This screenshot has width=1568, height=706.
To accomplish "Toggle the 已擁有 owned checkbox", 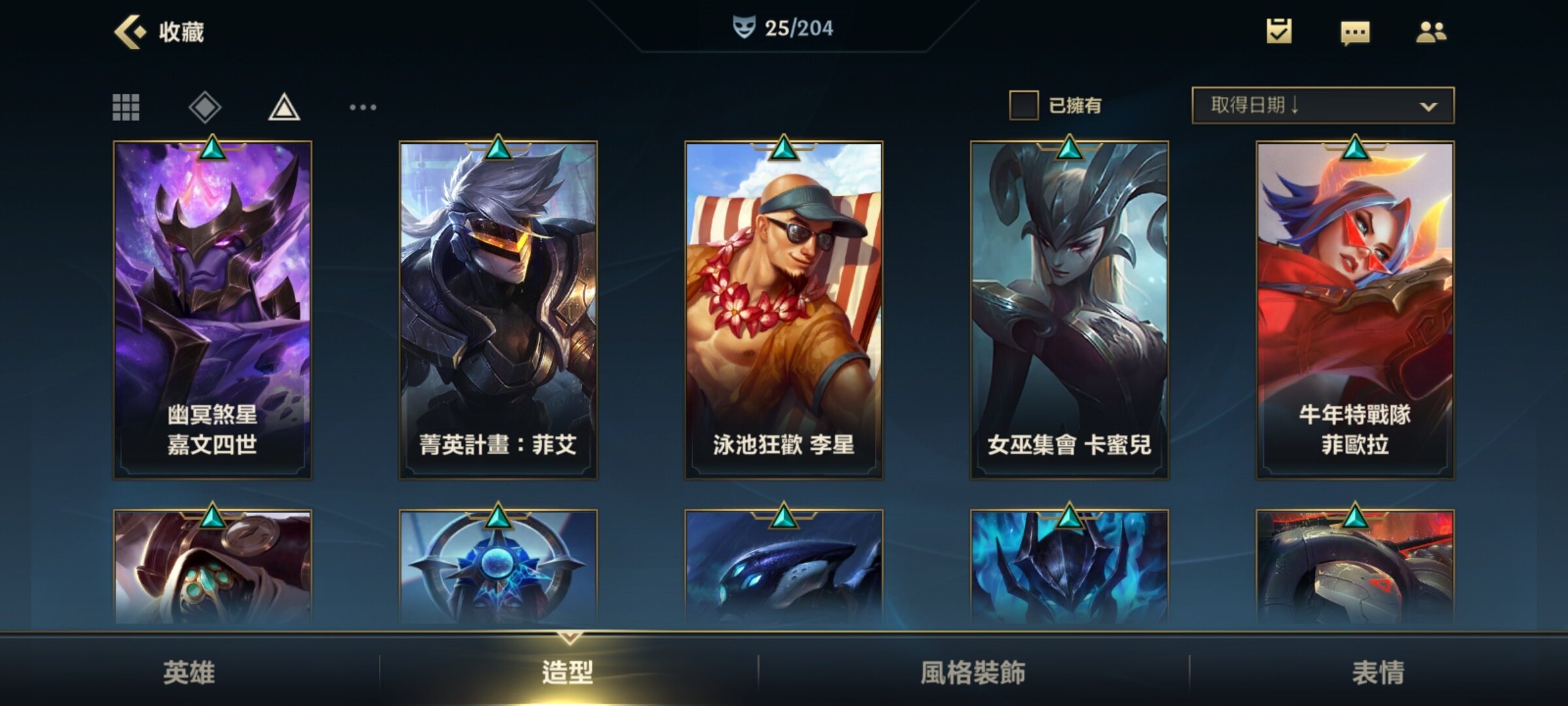I will click(1024, 105).
